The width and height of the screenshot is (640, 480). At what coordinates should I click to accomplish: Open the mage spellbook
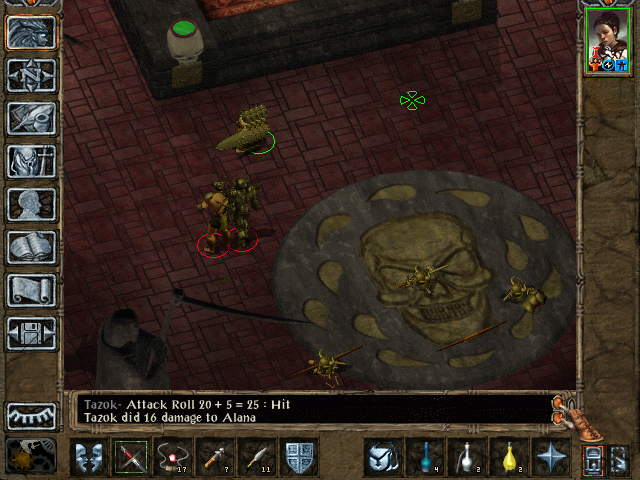(x=31, y=247)
